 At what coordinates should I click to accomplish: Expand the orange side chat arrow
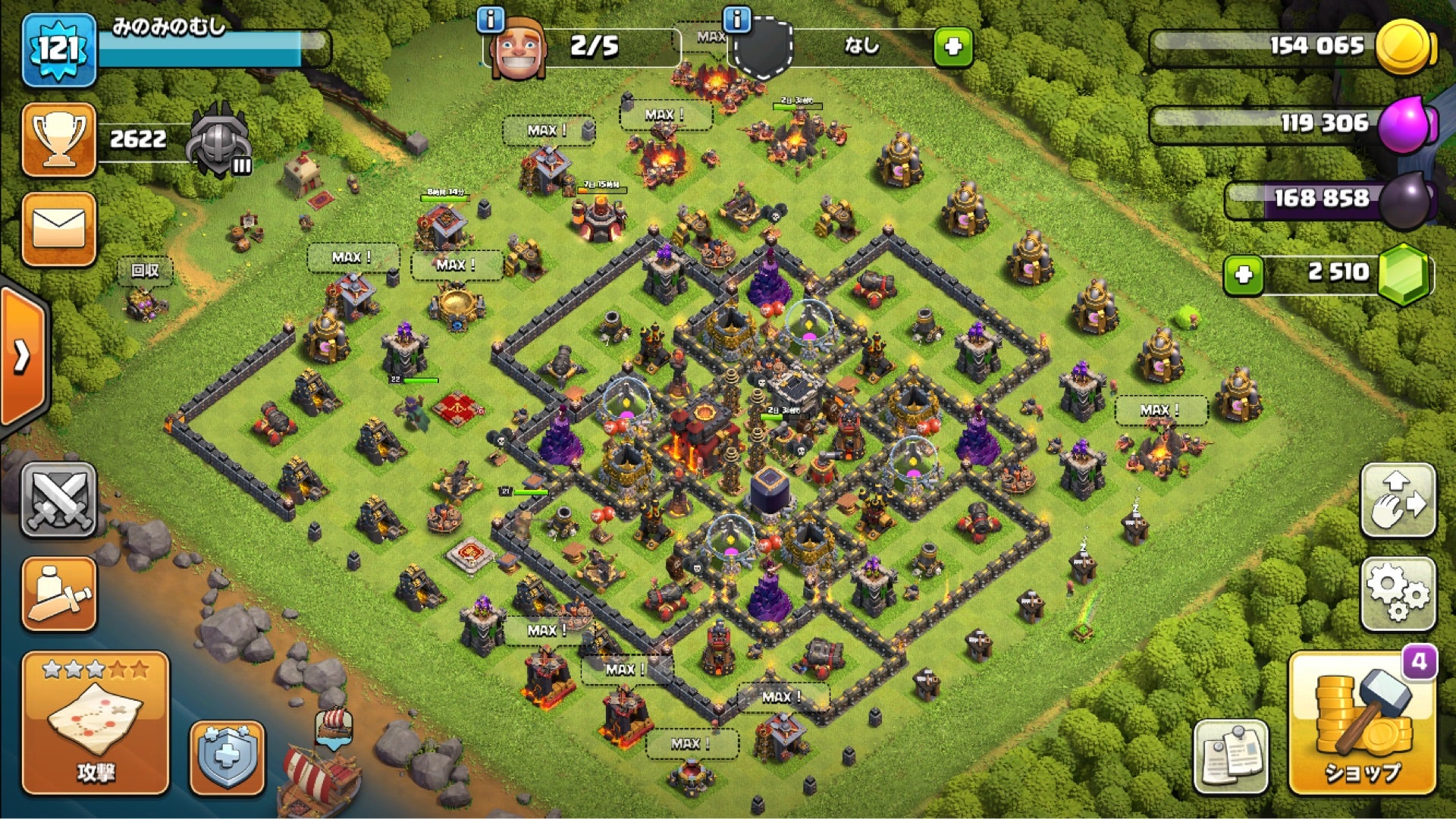23,355
